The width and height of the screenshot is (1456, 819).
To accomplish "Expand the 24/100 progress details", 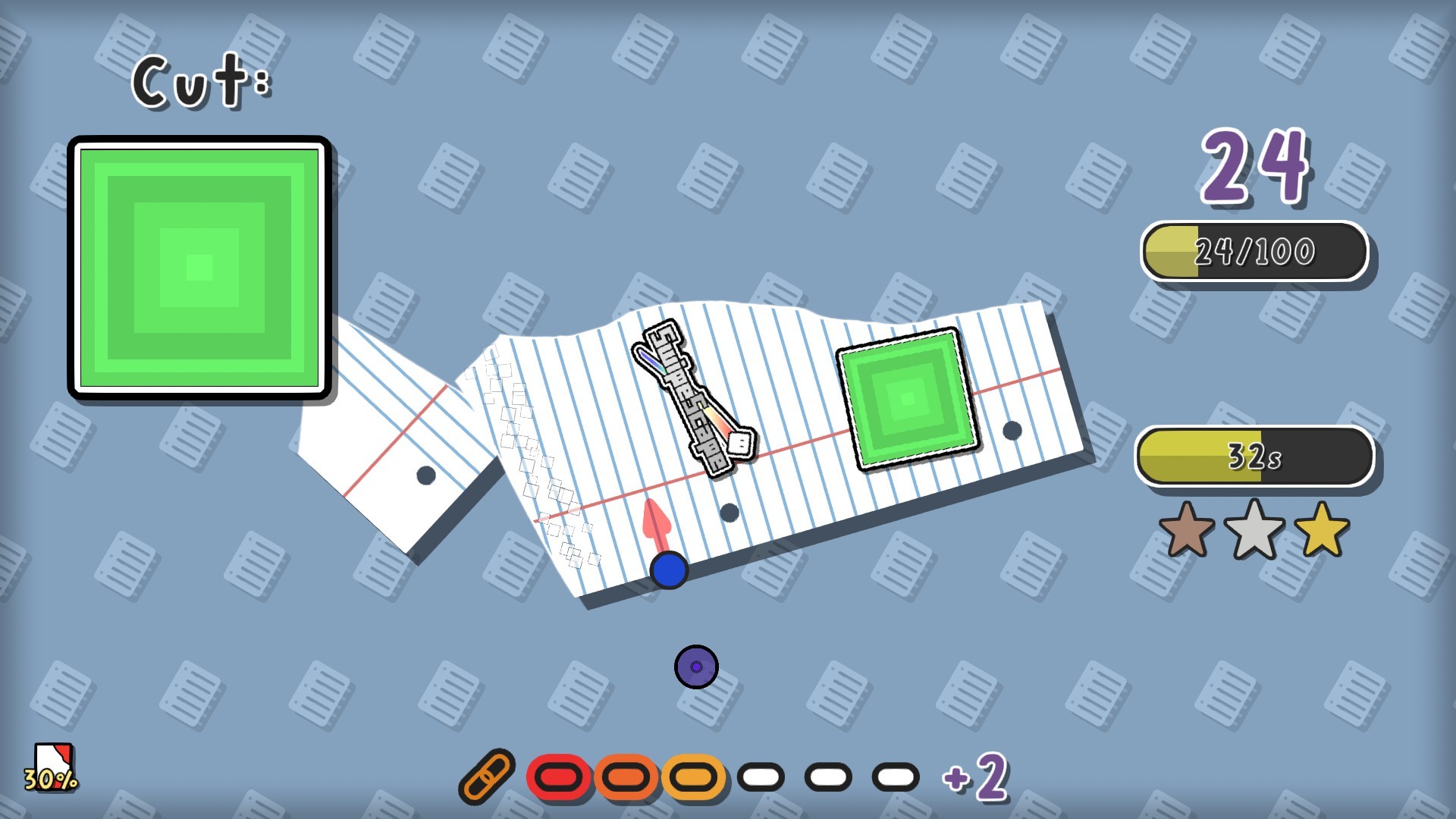I will [x=1255, y=250].
